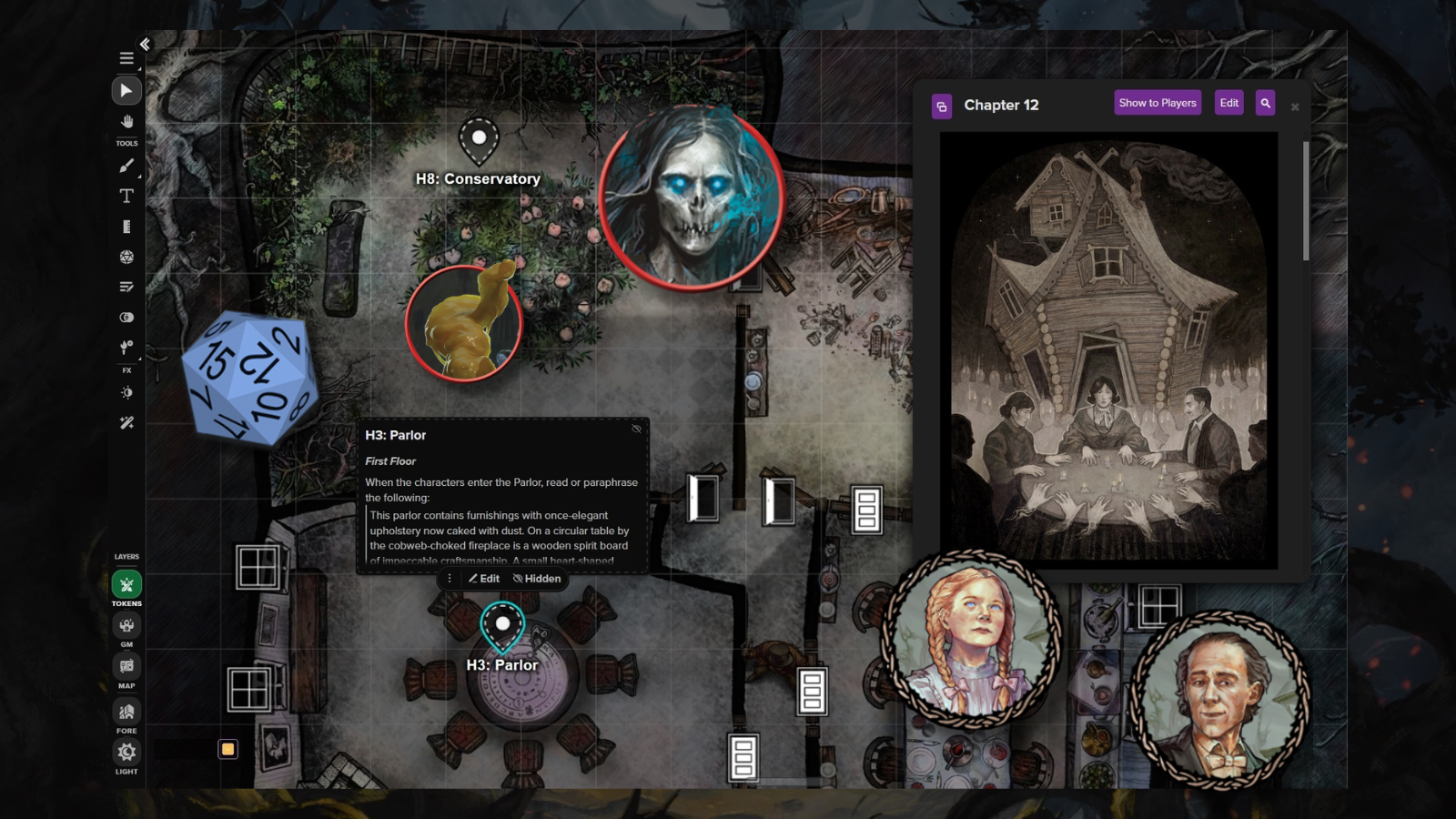Collapse the sidebar with the double-chevron

(146, 44)
